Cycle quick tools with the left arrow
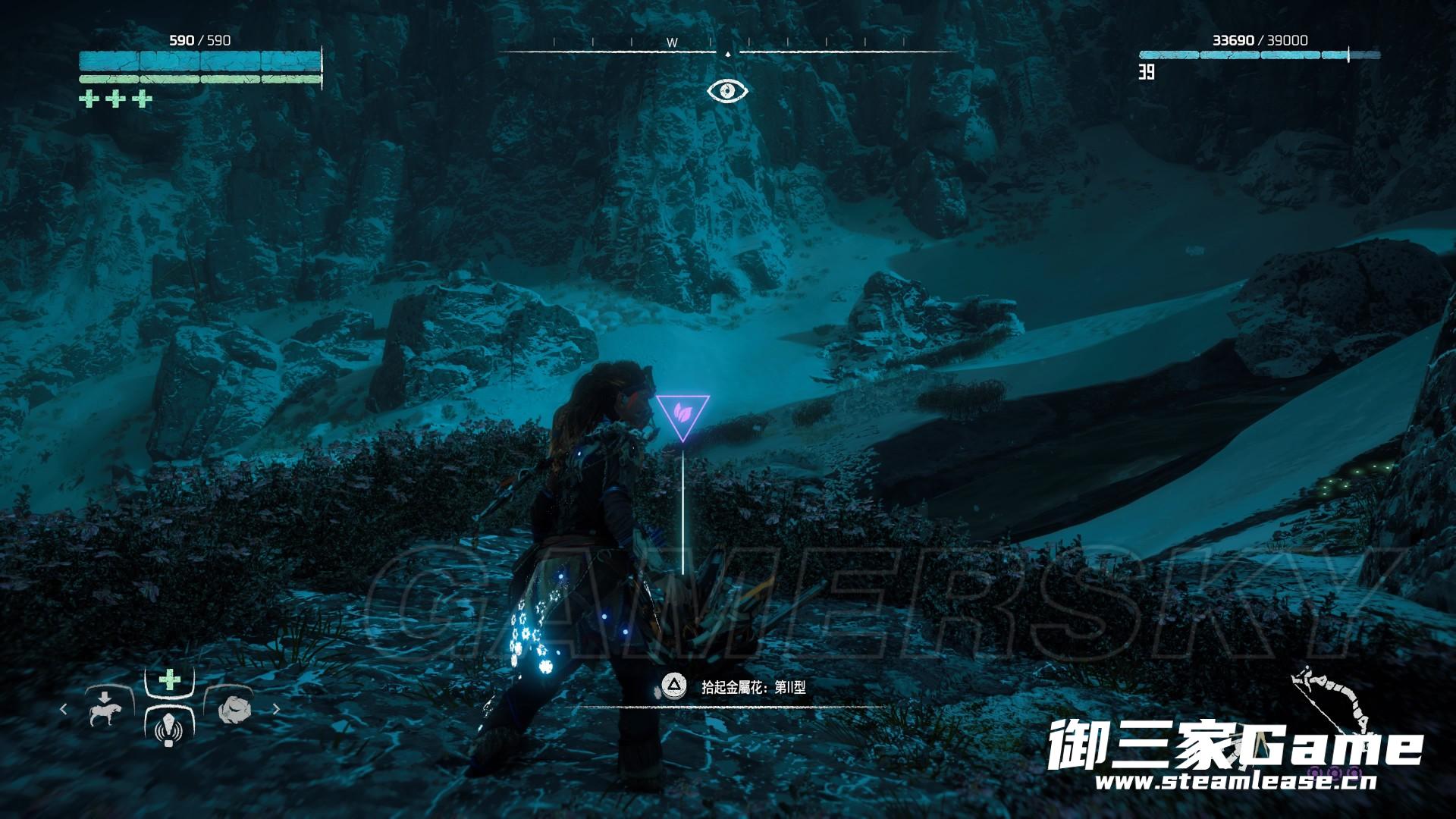This screenshot has width=1456, height=819. (x=64, y=710)
